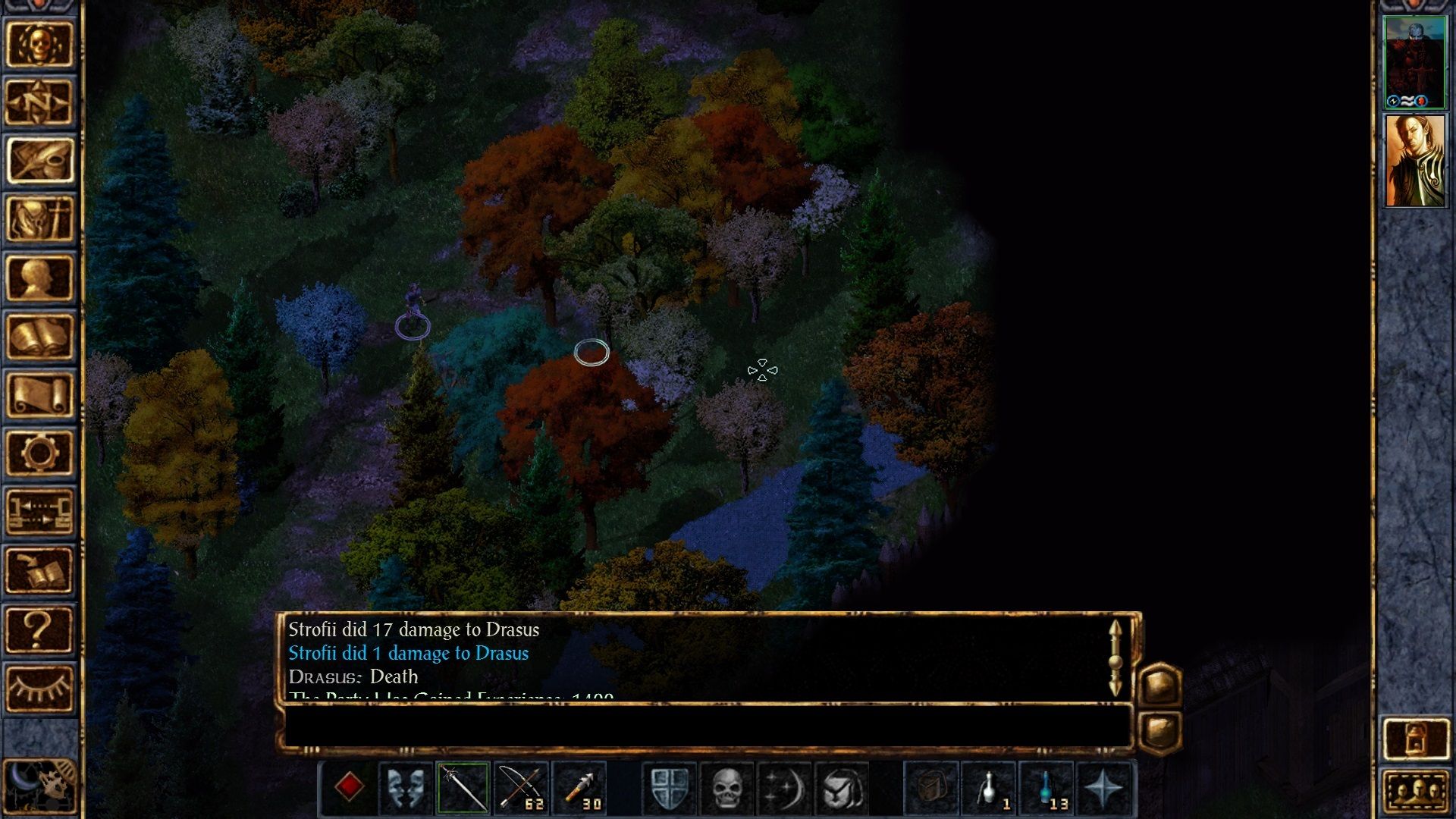Open help with the question mark button
The height and width of the screenshot is (819, 1456).
(39, 629)
